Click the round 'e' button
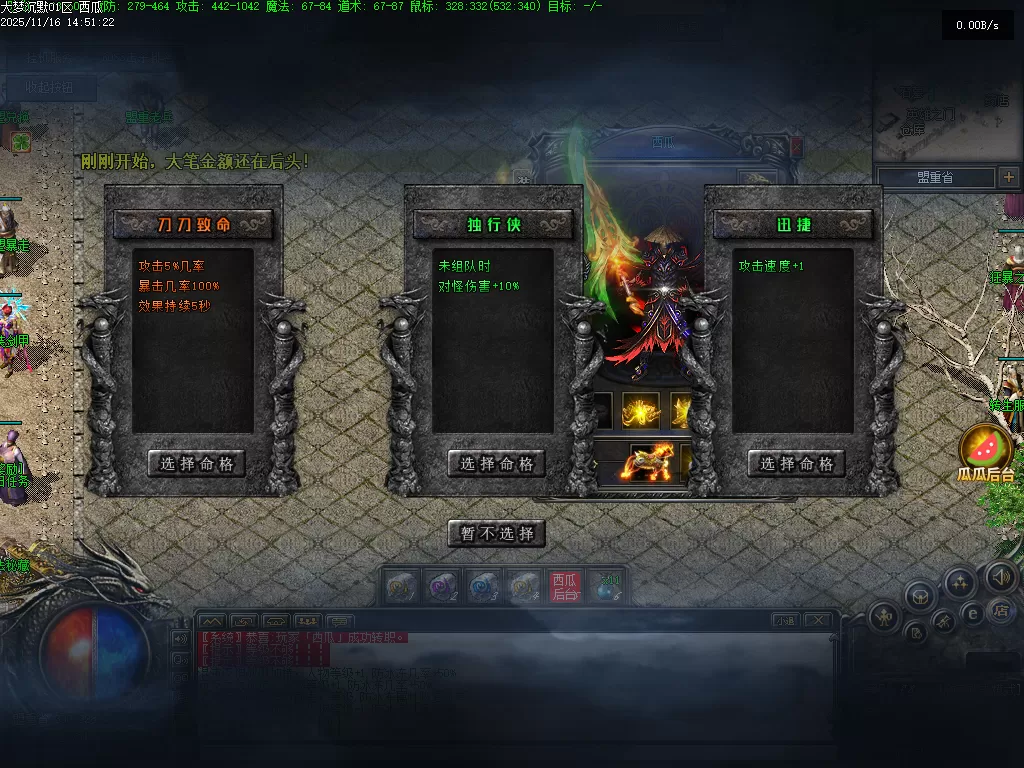This screenshot has height=768, width=1024. coord(971,613)
